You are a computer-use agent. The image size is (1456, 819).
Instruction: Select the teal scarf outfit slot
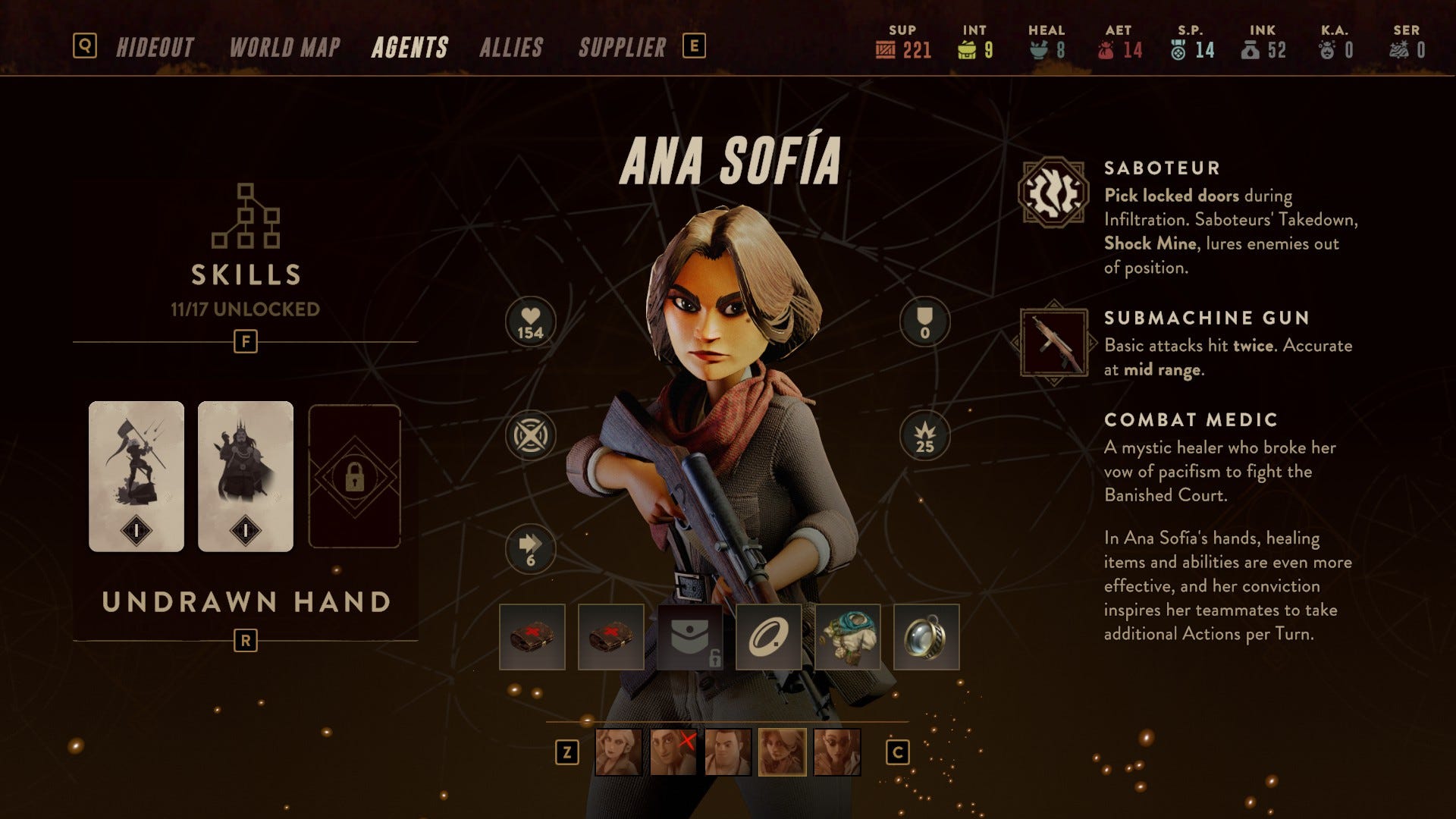click(847, 637)
